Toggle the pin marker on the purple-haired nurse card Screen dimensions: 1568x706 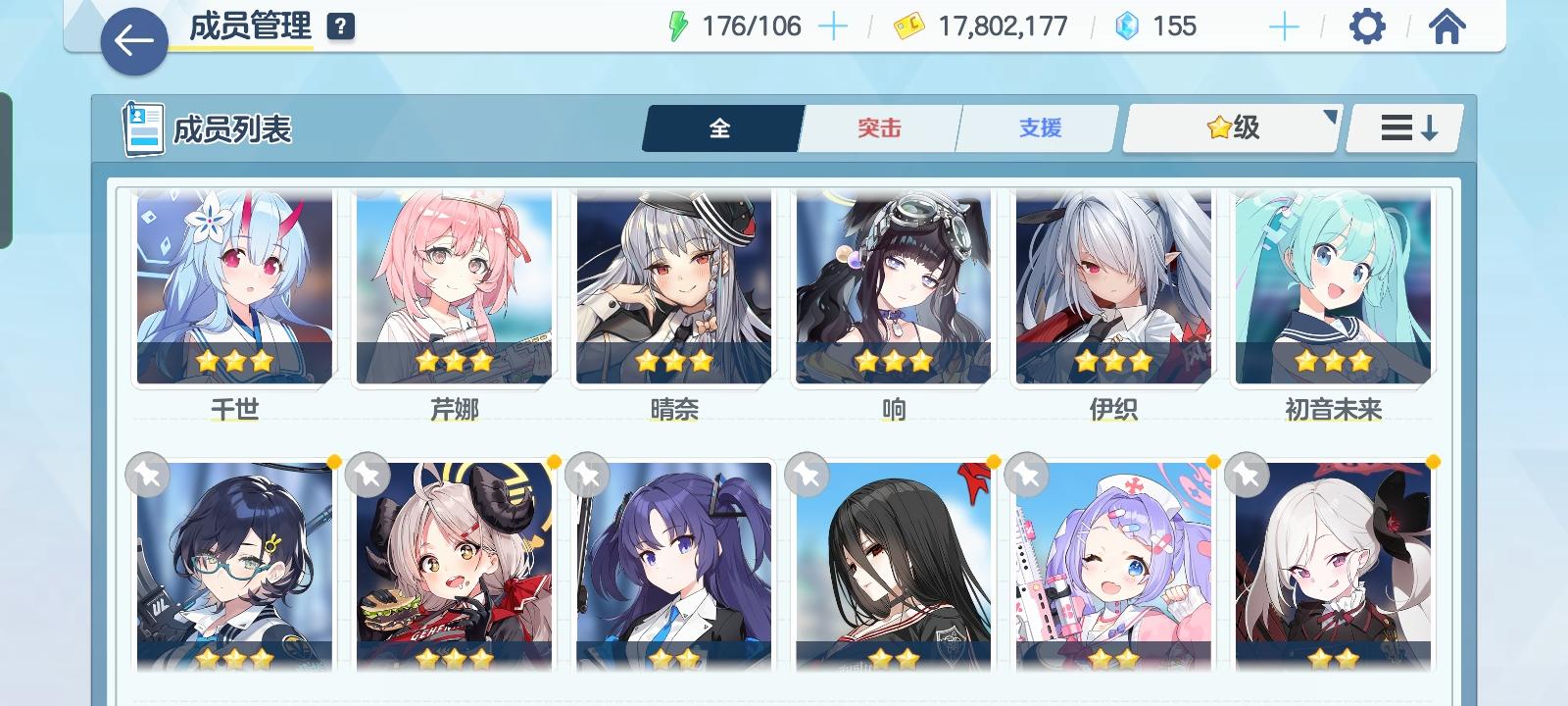tap(1024, 475)
